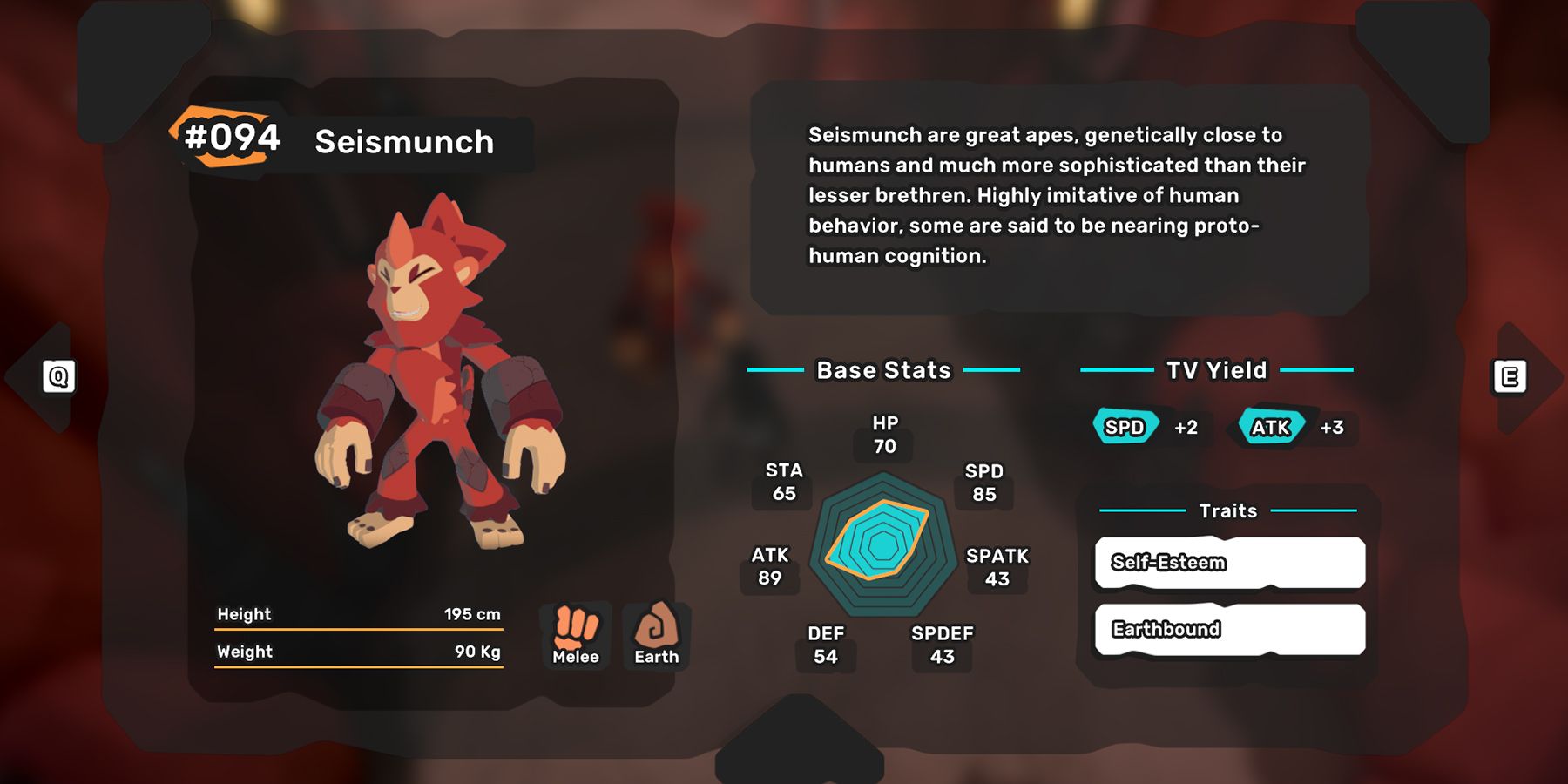The width and height of the screenshot is (1568, 784).
Task: Click the ATK TV Yield badge
Action: (x=1270, y=428)
